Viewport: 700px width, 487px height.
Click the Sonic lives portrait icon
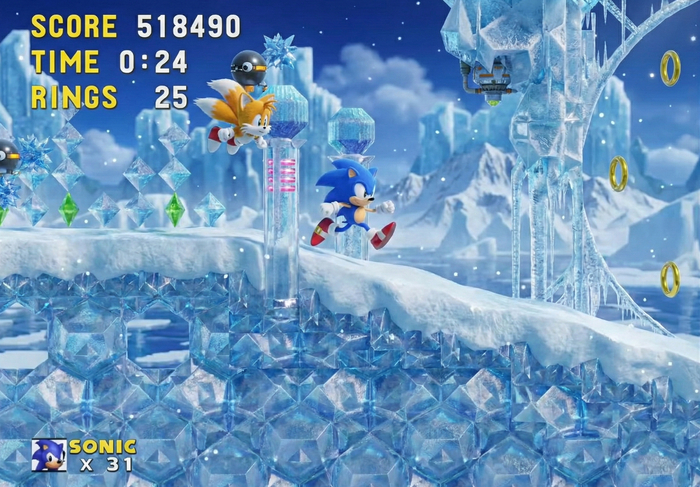coord(49,455)
